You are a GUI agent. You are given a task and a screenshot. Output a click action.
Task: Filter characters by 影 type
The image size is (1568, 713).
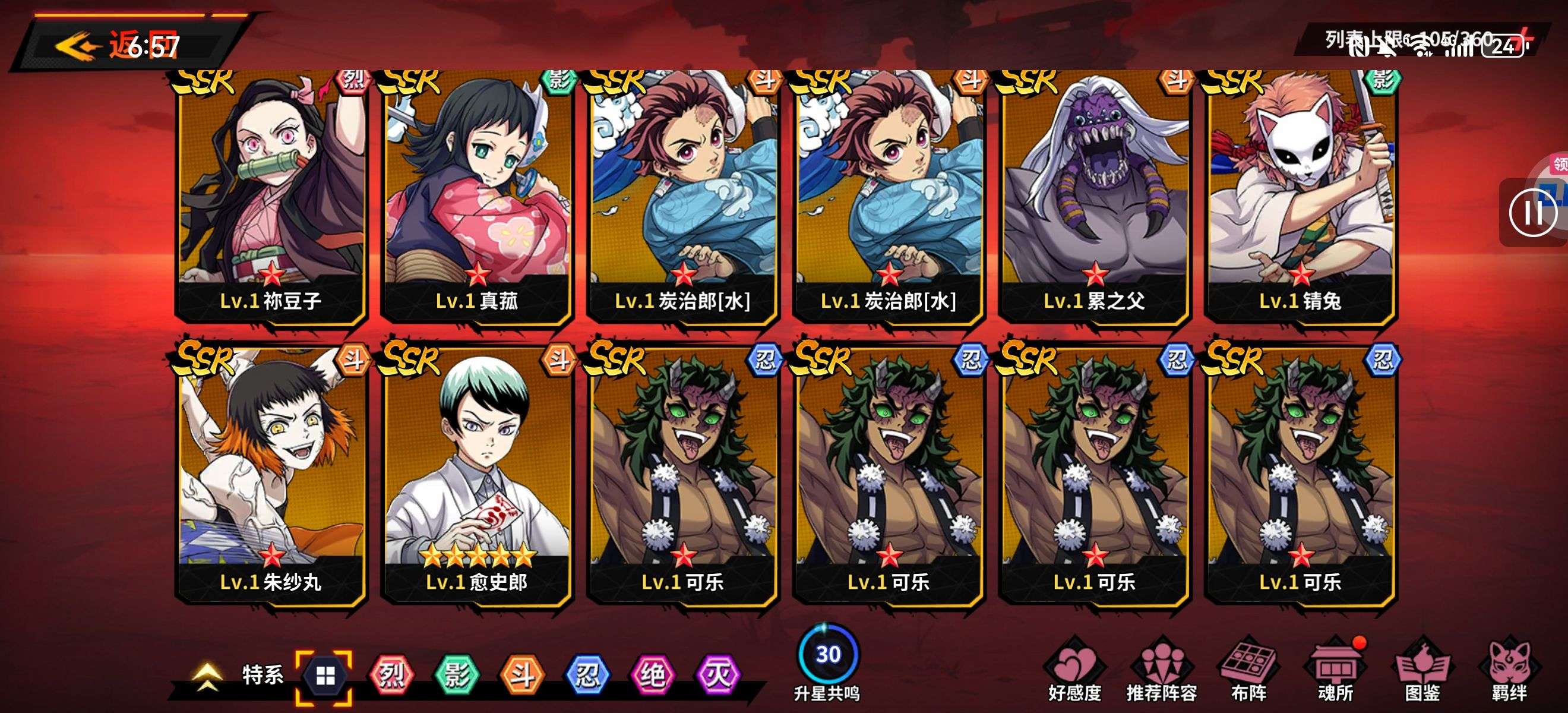click(x=457, y=675)
